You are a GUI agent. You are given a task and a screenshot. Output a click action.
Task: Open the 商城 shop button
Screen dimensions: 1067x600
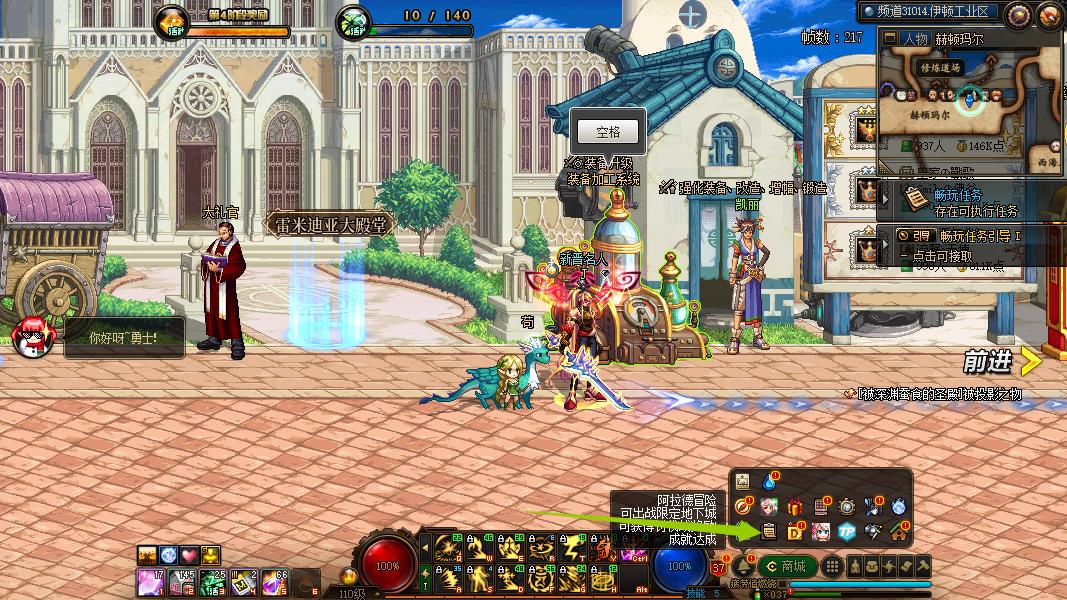point(787,566)
